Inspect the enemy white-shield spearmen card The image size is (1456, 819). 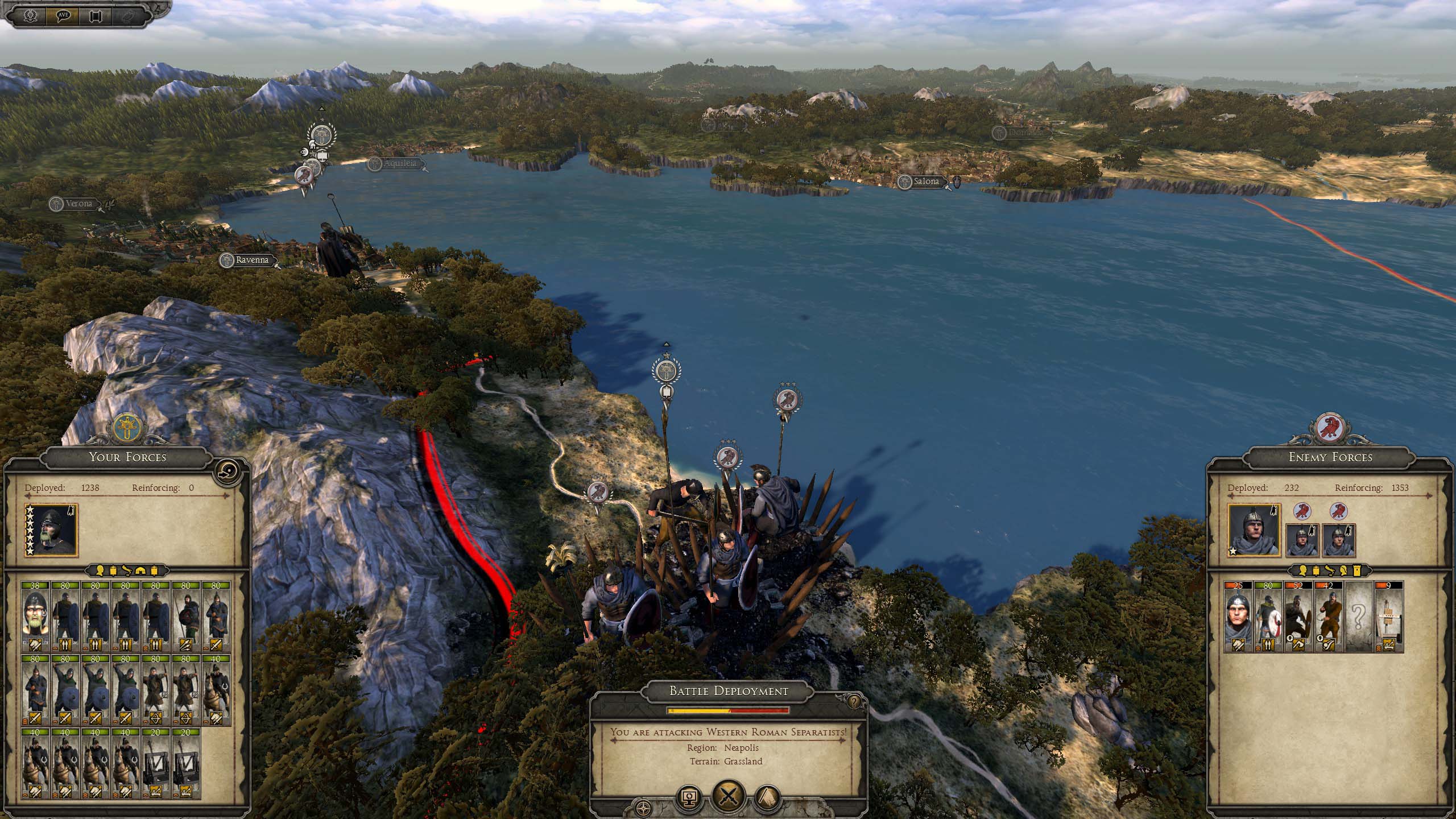tap(1268, 616)
